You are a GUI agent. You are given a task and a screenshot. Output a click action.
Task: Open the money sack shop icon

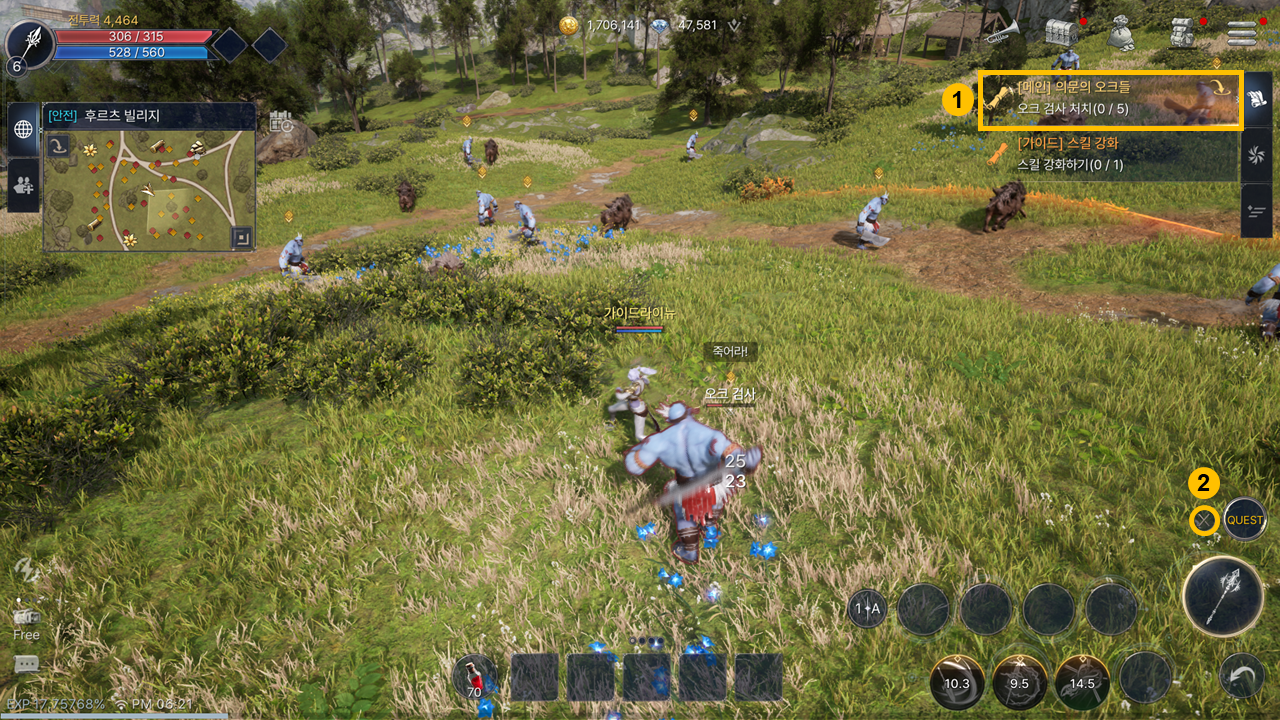(x=1121, y=33)
